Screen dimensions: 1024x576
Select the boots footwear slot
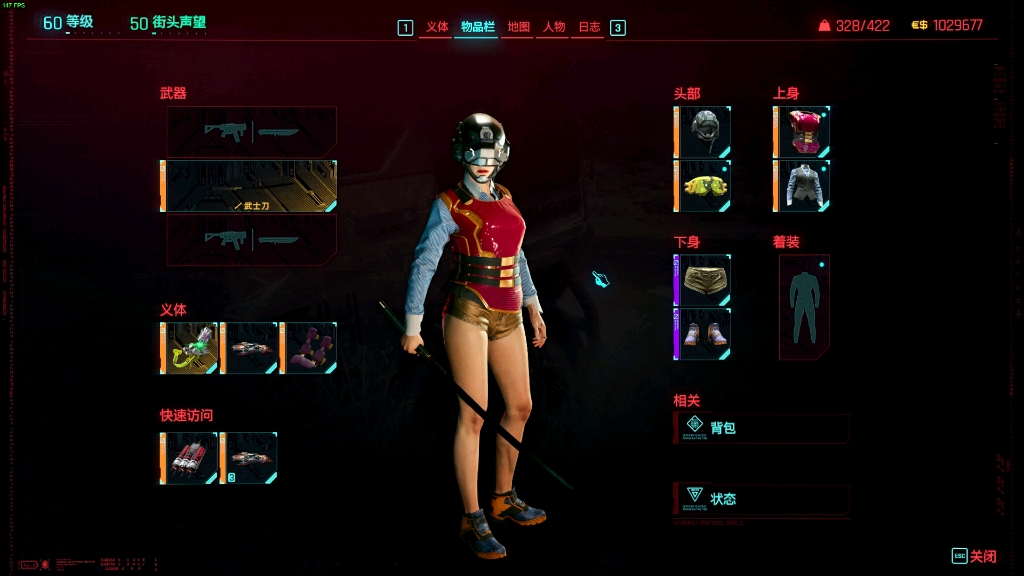704,334
